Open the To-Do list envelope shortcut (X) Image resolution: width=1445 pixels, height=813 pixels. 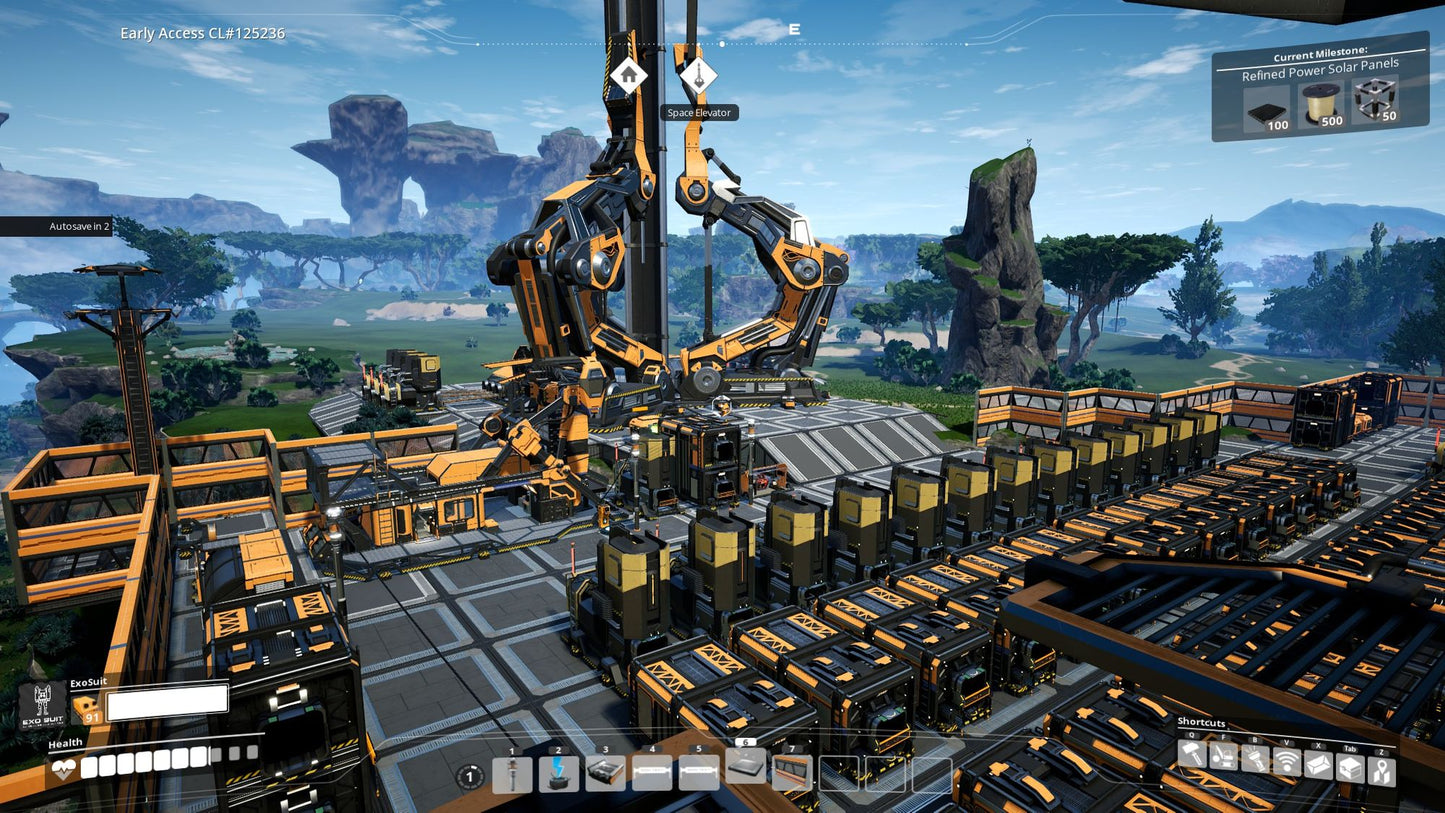point(1318,762)
